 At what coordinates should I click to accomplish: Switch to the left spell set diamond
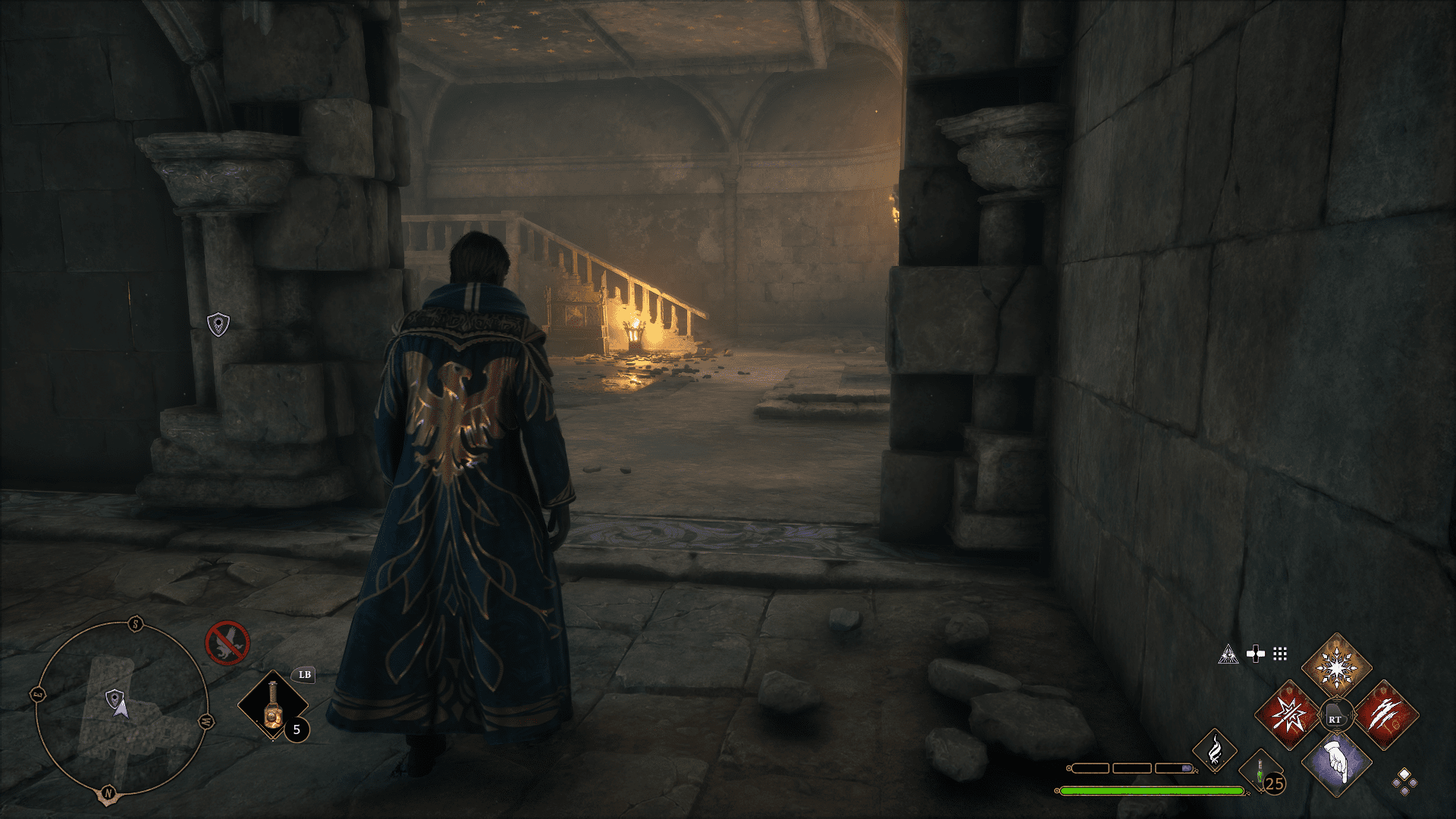[x=1397, y=783]
